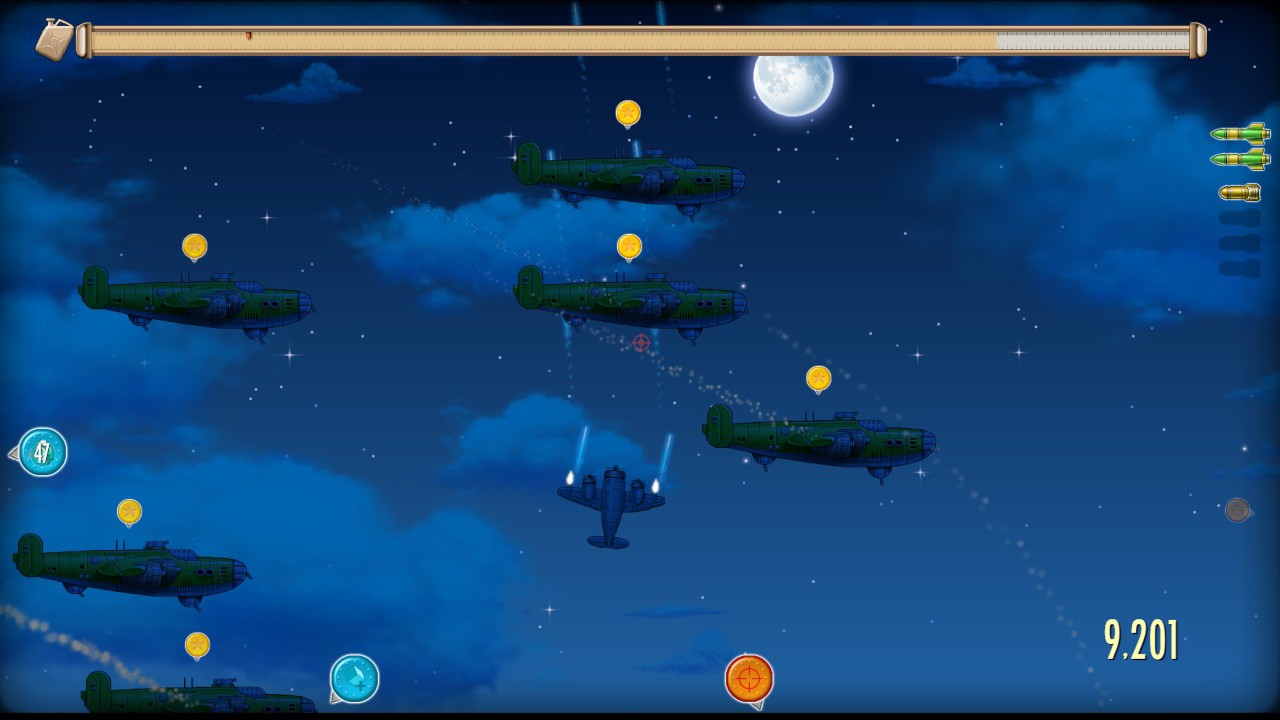Click the blue pickup indicator bubble
Screen dimensions: 1280x720
[x=354, y=678]
